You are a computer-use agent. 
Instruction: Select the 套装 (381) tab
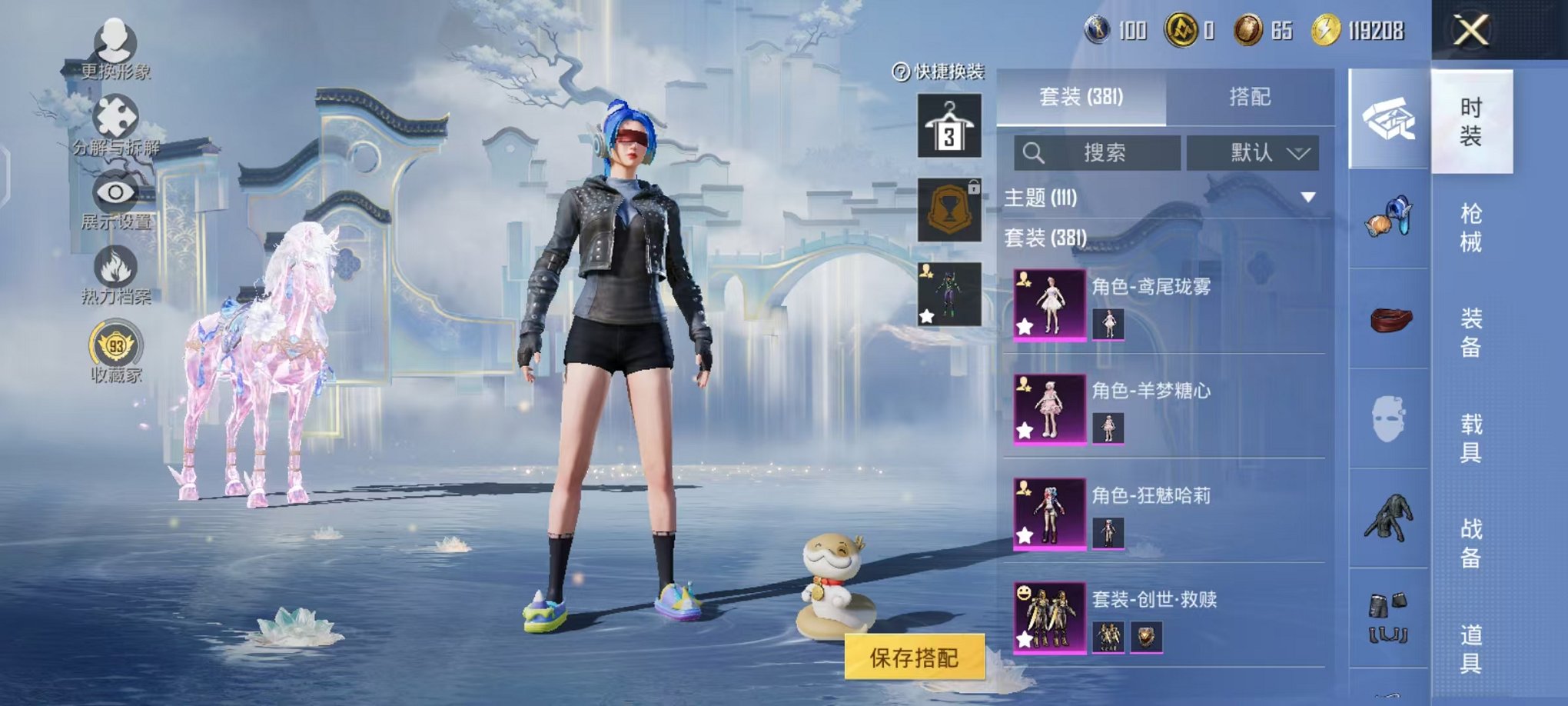point(1081,97)
